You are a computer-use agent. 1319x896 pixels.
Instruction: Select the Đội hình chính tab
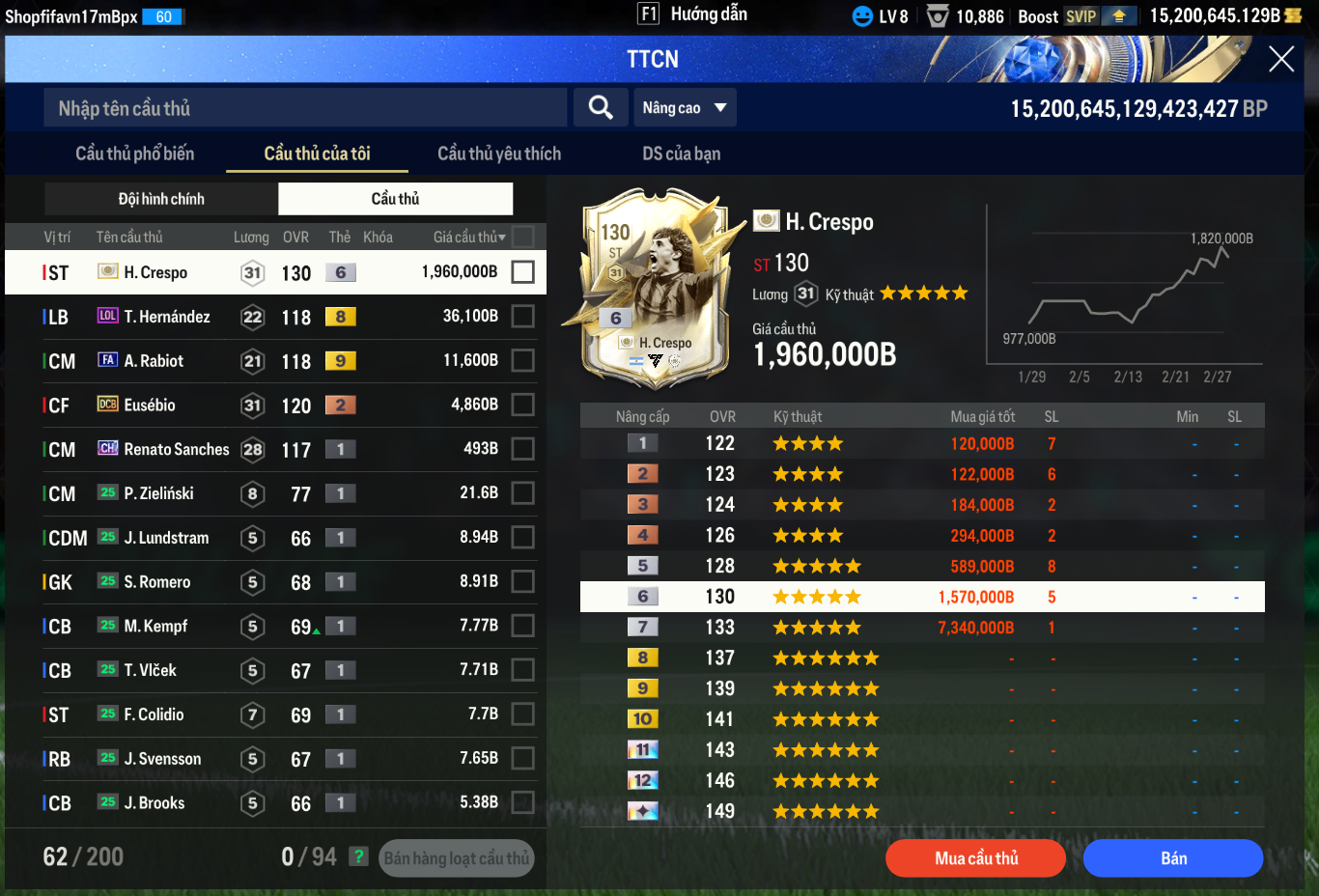[x=161, y=199]
